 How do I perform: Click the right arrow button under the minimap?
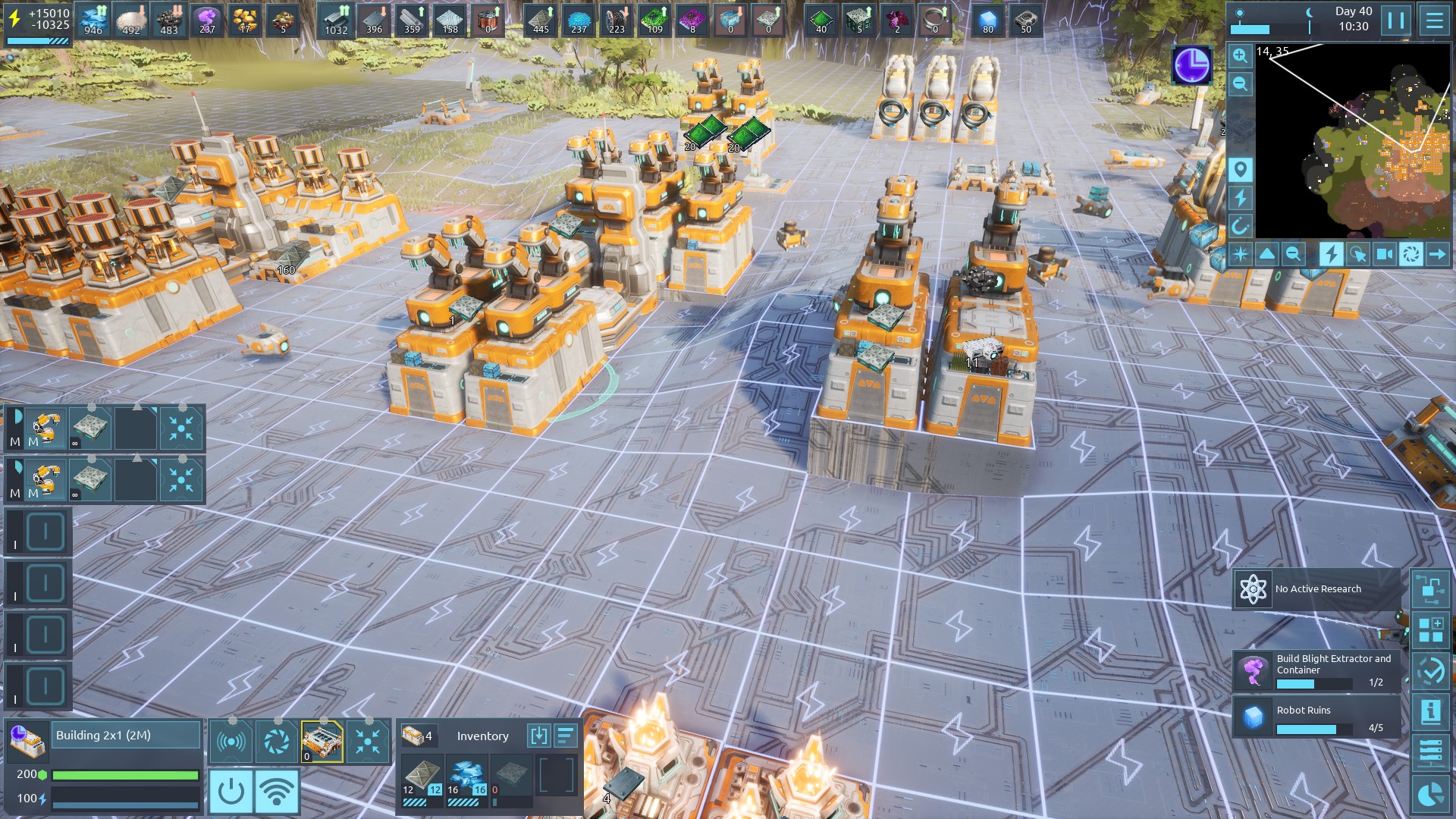(x=1437, y=254)
